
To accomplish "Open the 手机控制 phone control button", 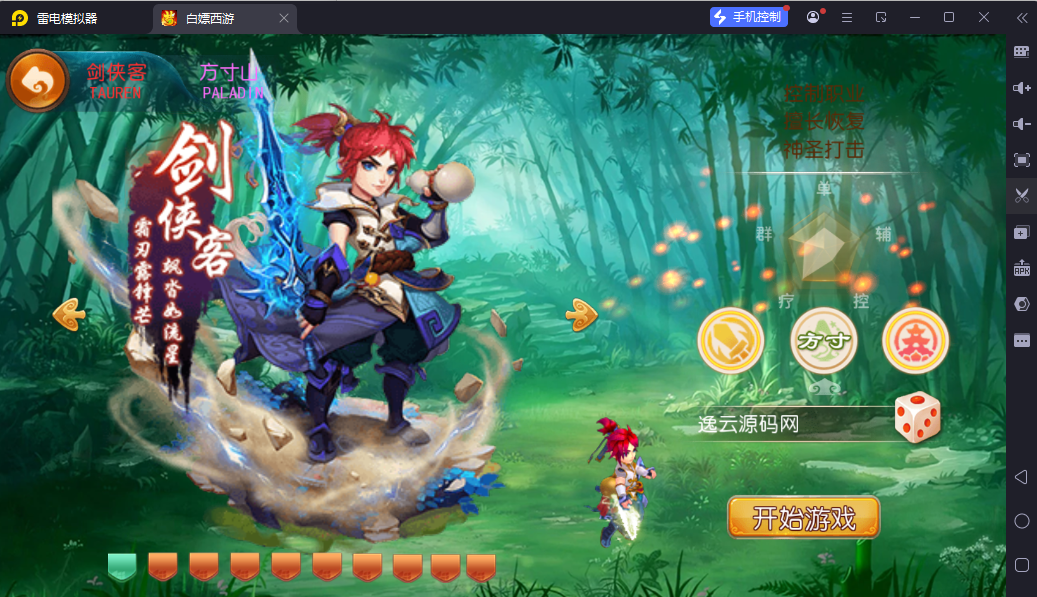I will coord(749,17).
